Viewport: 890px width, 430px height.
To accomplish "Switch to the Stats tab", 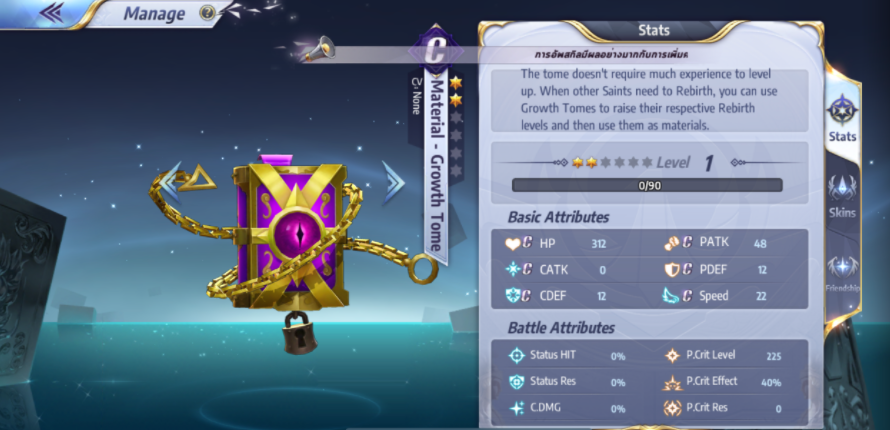I will point(842,119).
